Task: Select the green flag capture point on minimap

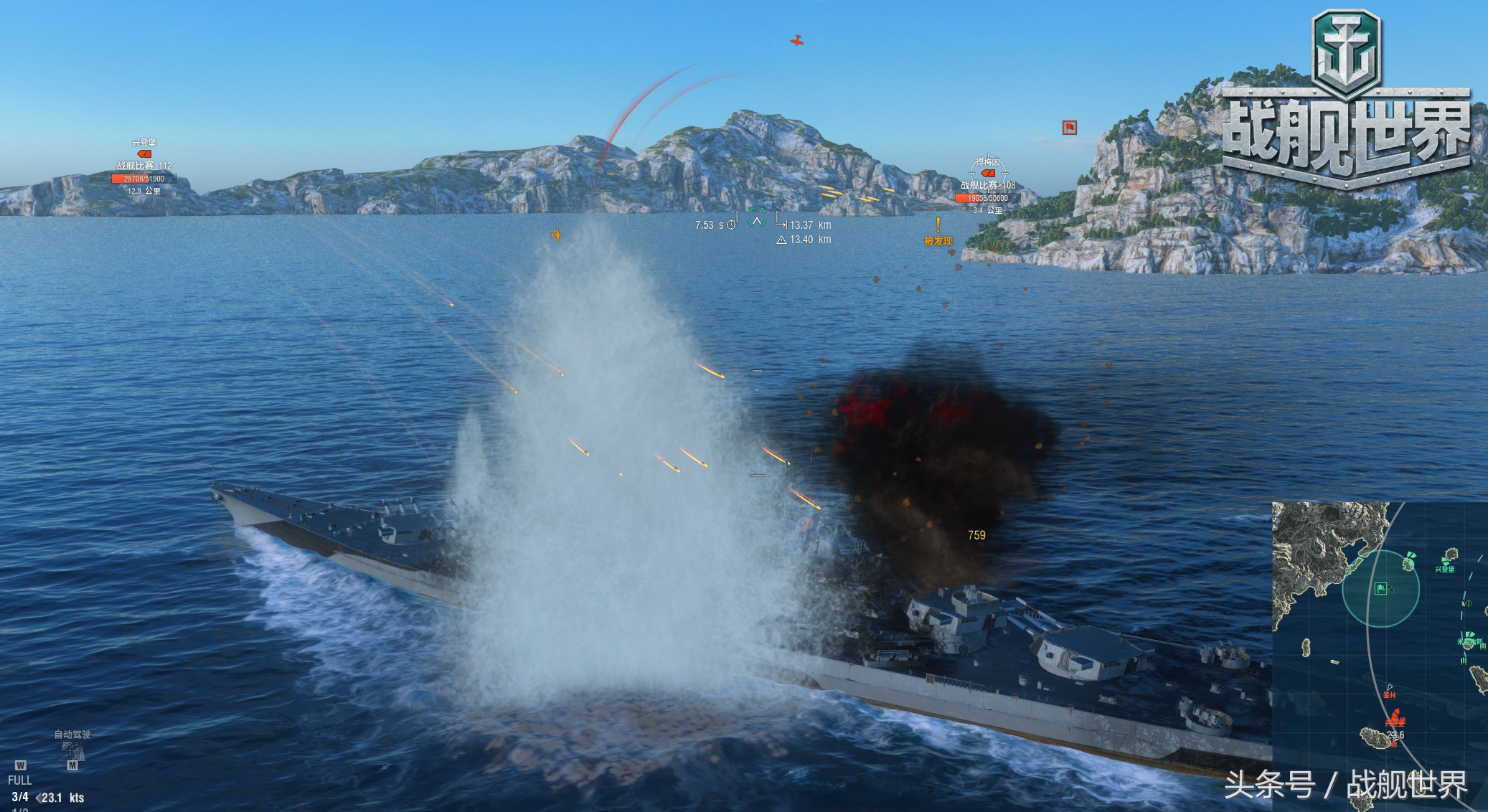Action: pyautogui.click(x=1380, y=589)
